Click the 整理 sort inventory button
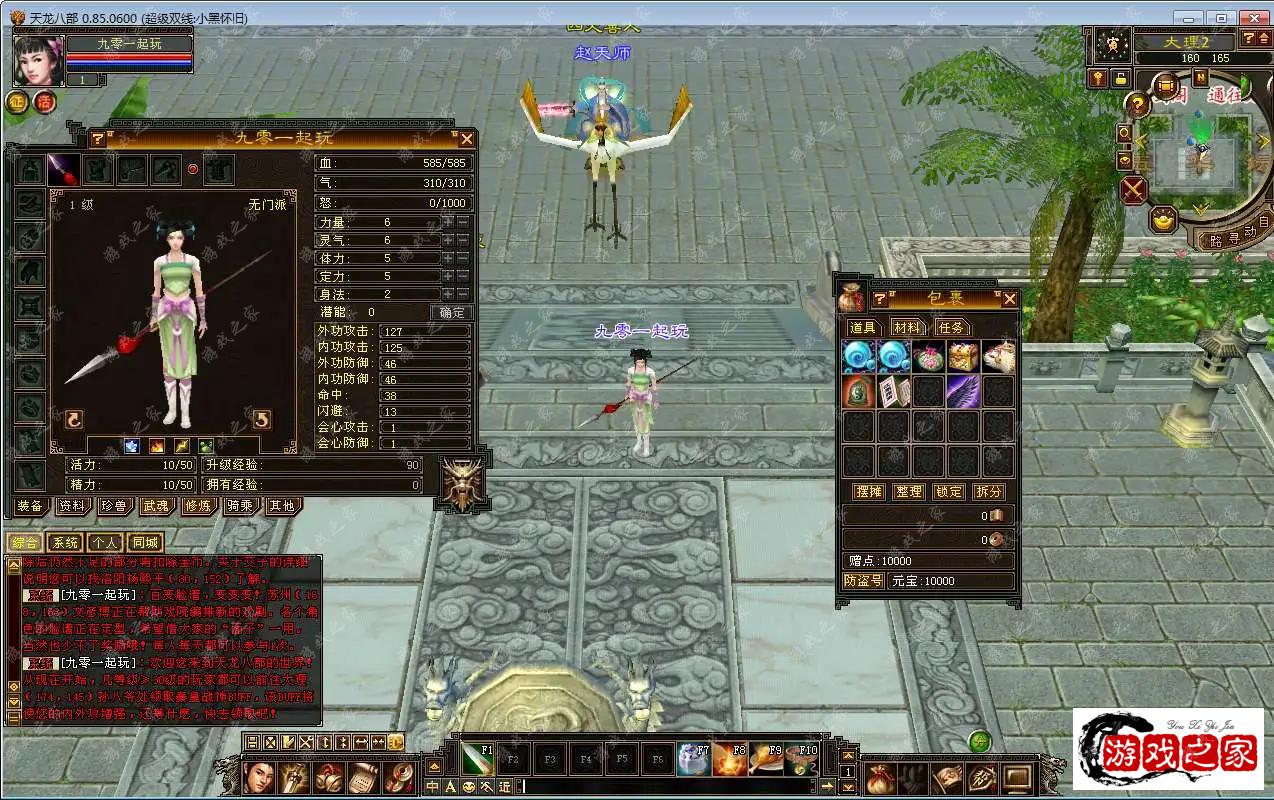 click(x=909, y=492)
